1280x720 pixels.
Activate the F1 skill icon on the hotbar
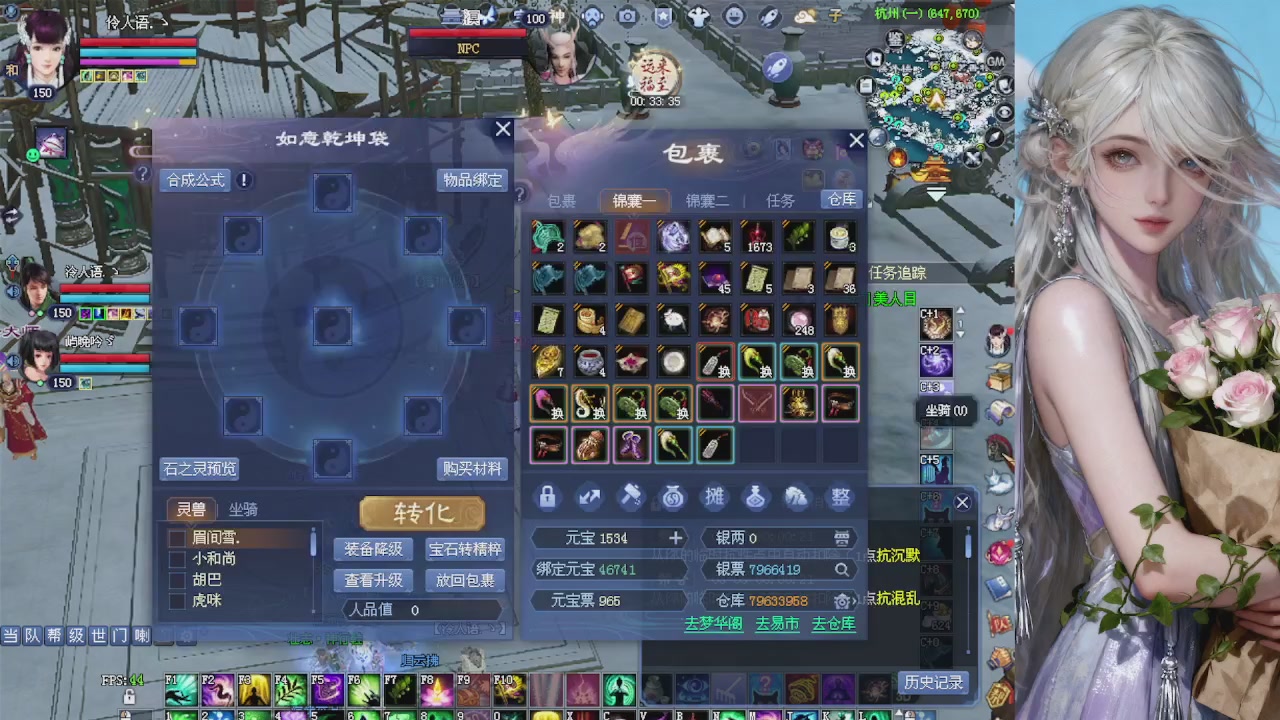pyautogui.click(x=180, y=689)
